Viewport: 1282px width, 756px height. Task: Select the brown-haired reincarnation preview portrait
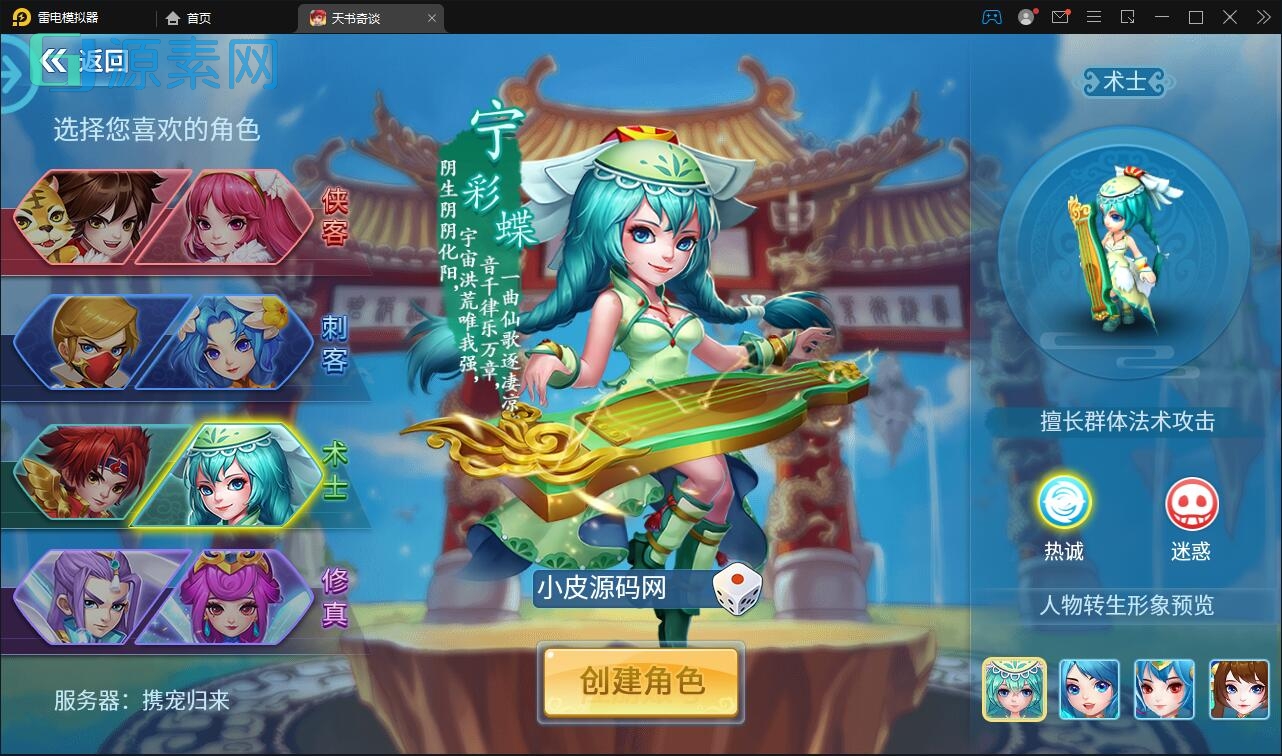click(1240, 689)
